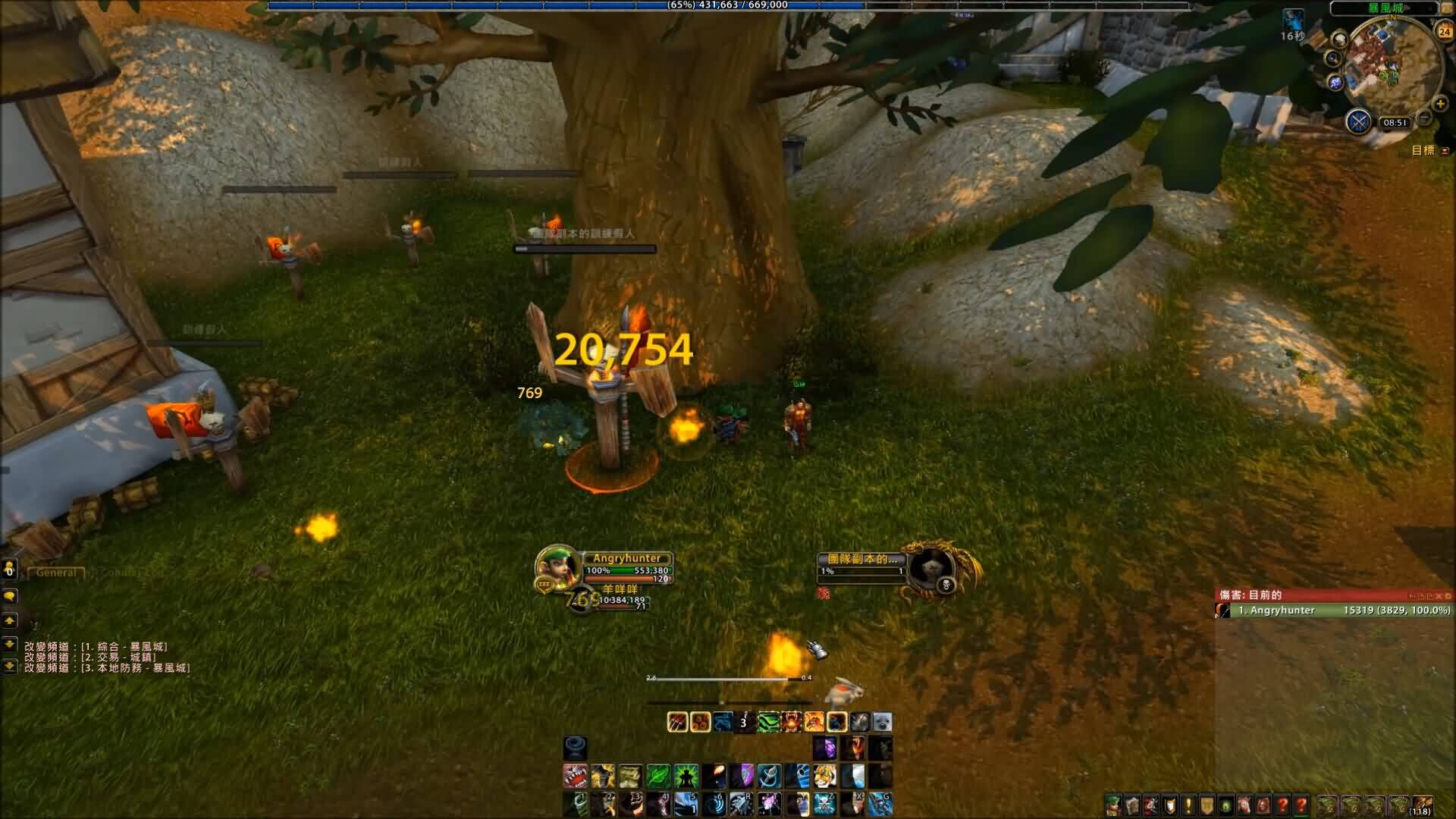The width and height of the screenshot is (1456, 819).
Task: Activate the green glowing silhouette ability
Action: point(686,777)
